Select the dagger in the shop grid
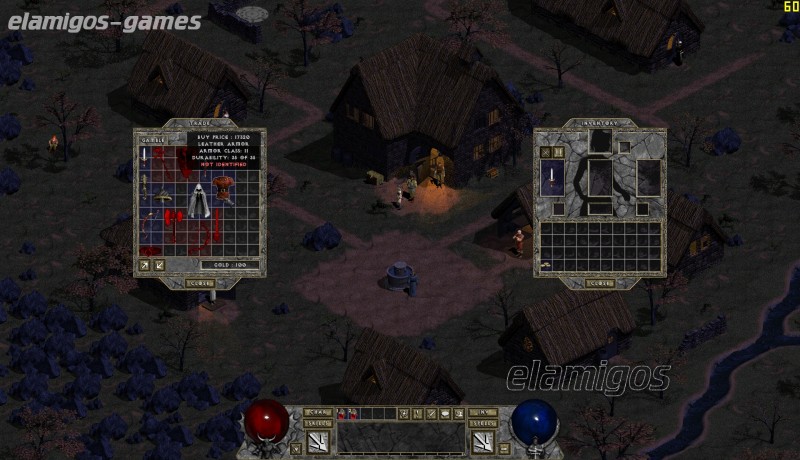The image size is (800, 460). tap(145, 156)
